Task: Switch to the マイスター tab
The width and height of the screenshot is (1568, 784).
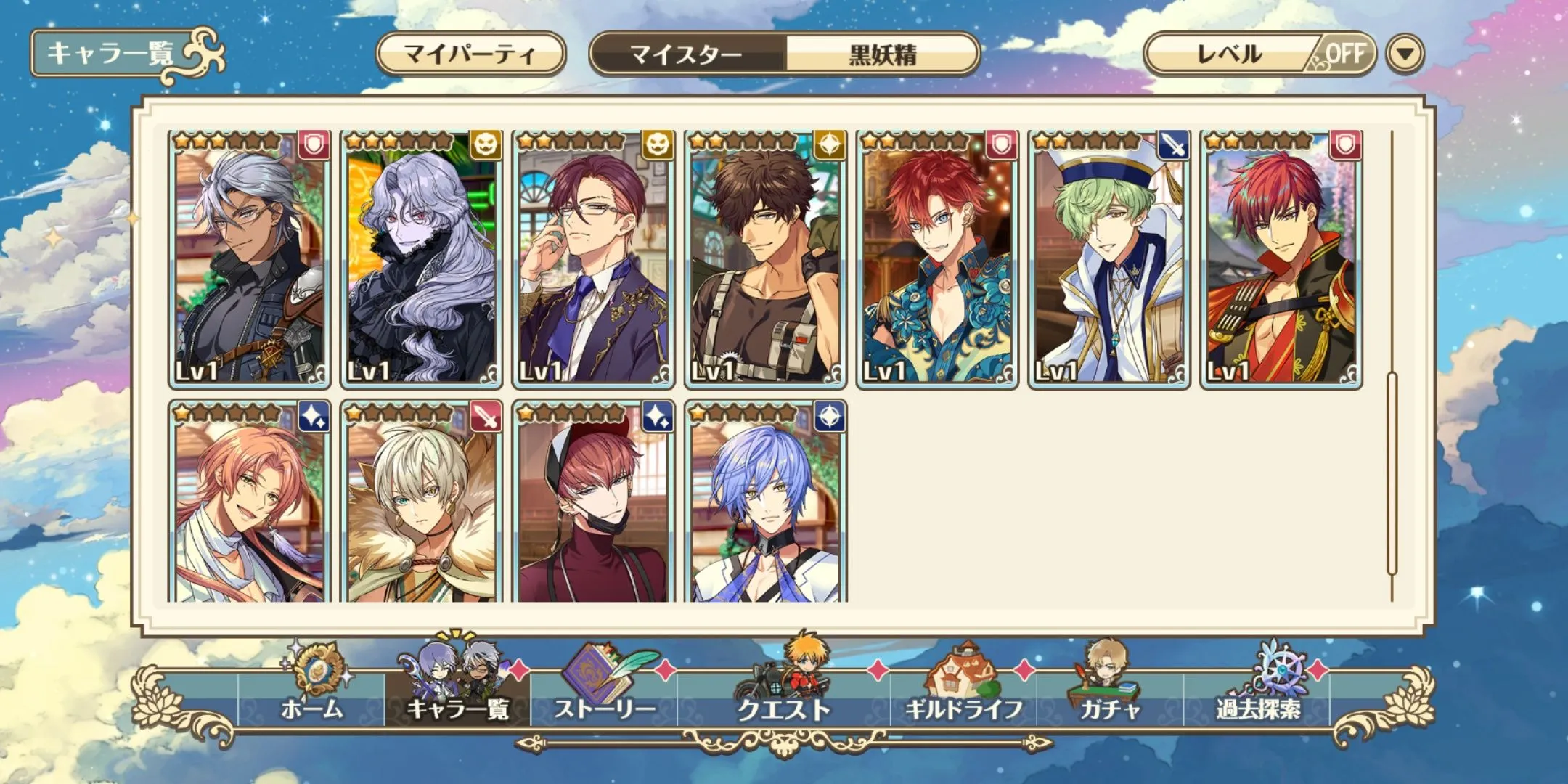Action: pos(686,54)
